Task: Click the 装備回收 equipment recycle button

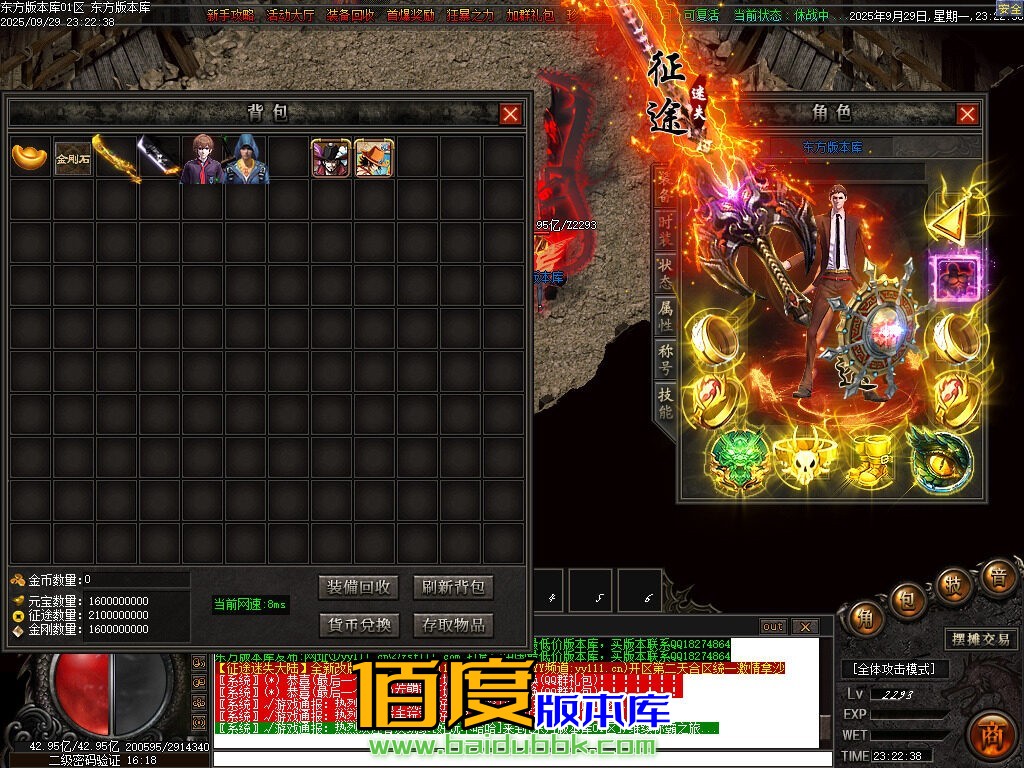Action: (359, 587)
